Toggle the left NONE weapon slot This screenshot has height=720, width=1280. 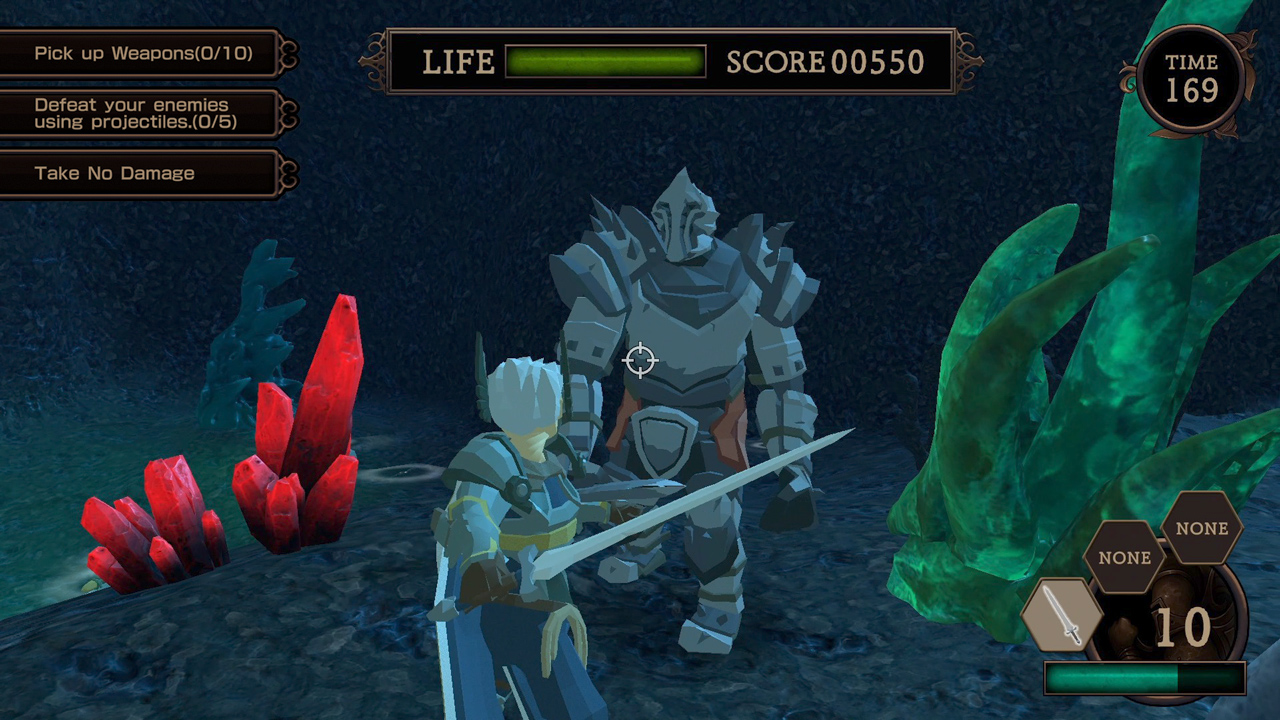(1123, 558)
